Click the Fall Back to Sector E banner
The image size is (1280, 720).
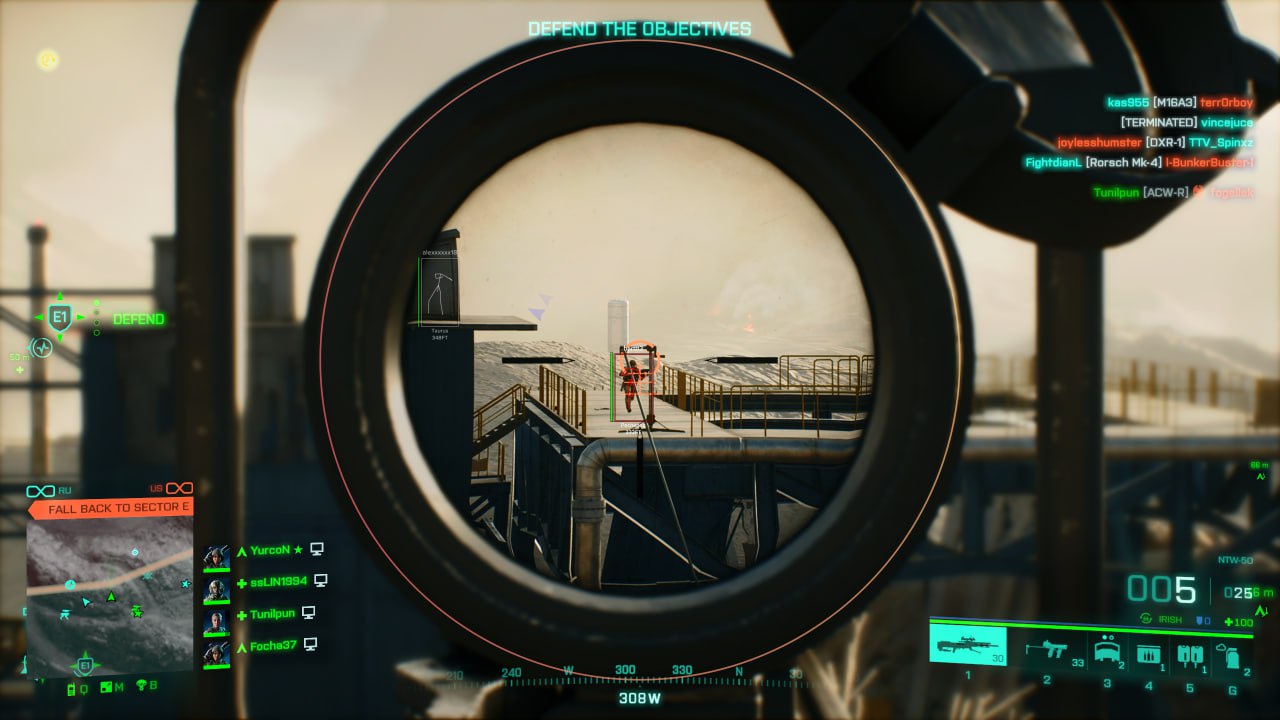point(110,508)
